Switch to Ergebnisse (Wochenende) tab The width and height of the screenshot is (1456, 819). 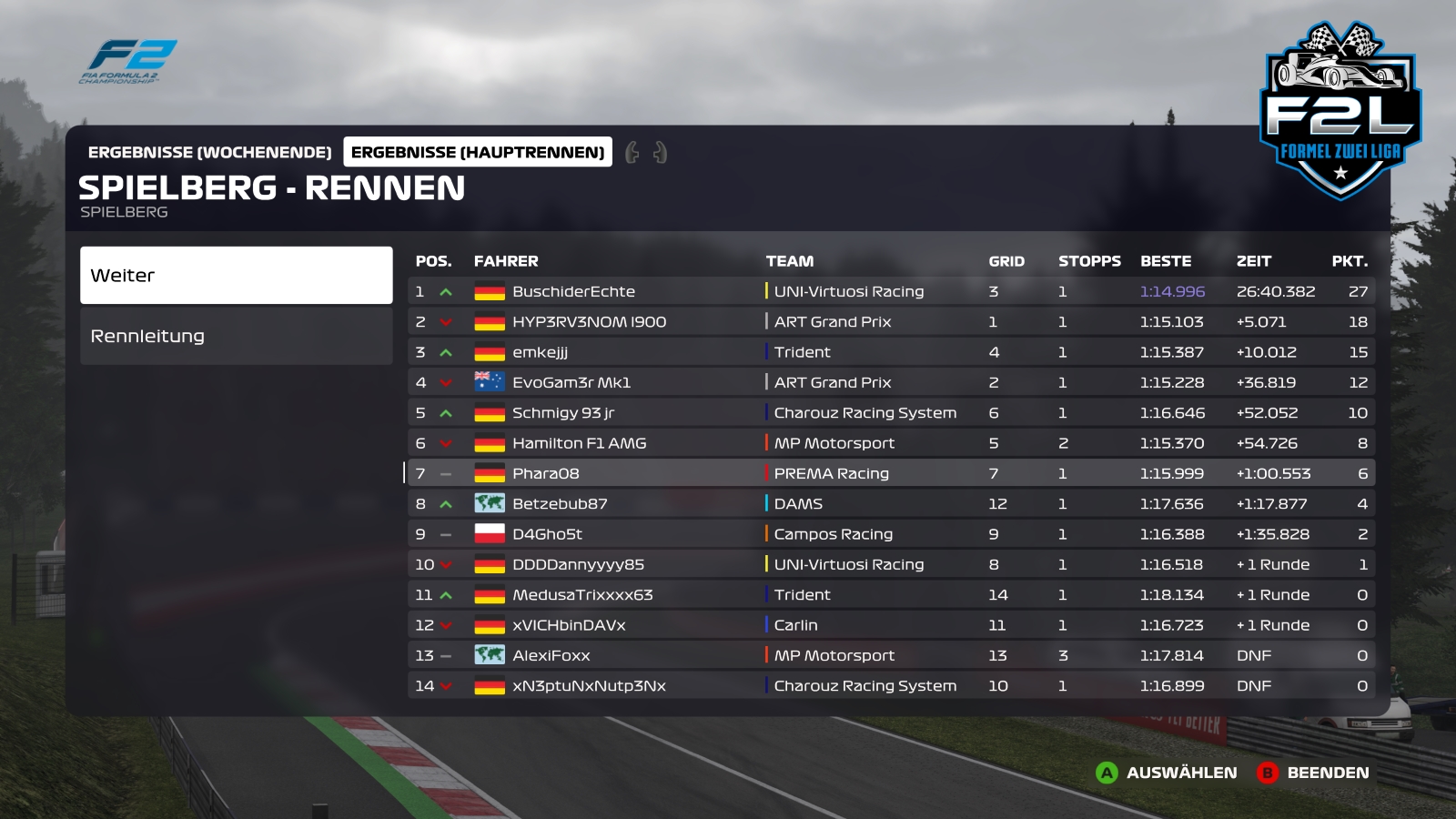coord(209,152)
